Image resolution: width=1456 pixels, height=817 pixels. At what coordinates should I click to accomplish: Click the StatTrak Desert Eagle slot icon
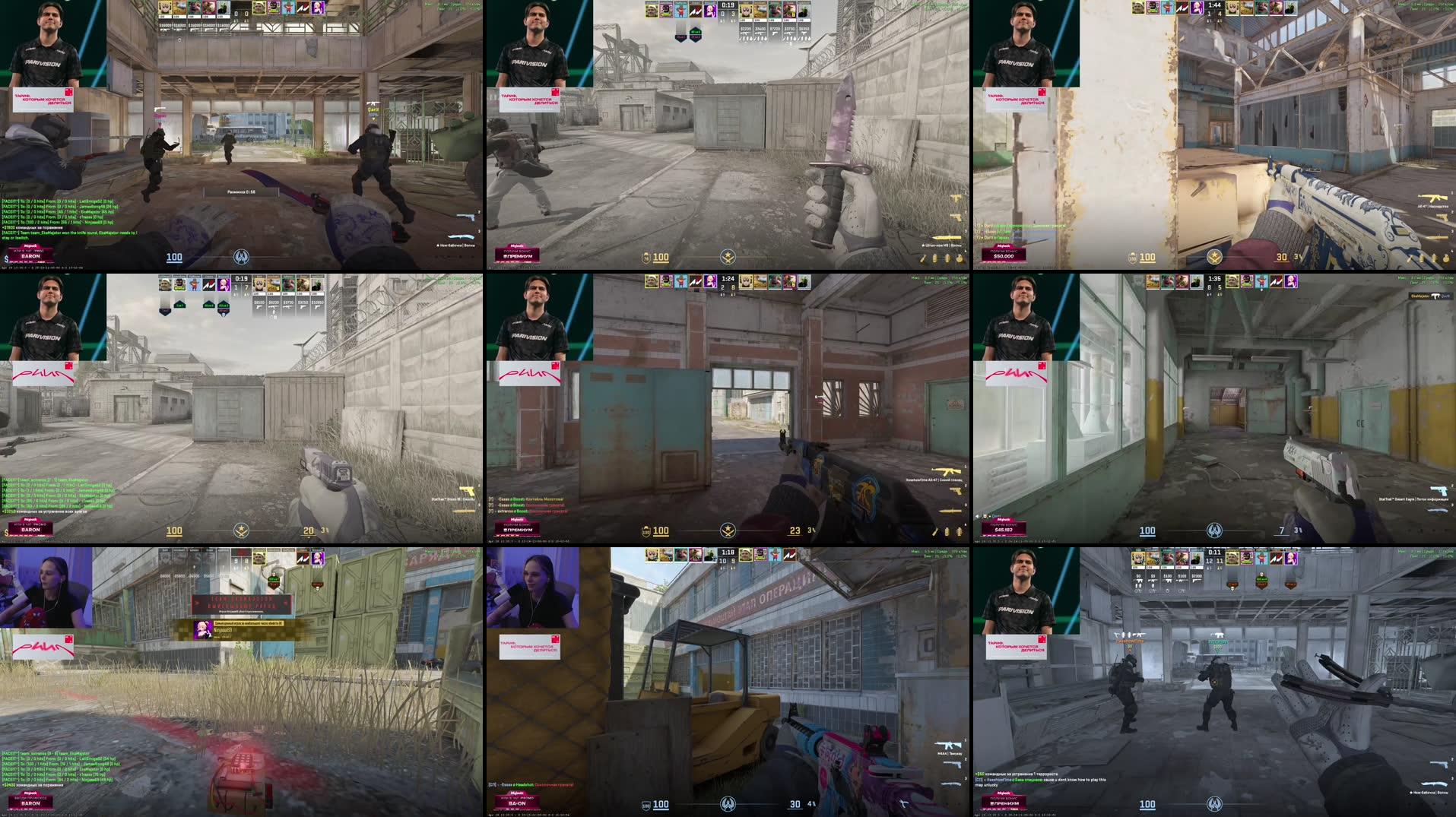(x=1439, y=490)
